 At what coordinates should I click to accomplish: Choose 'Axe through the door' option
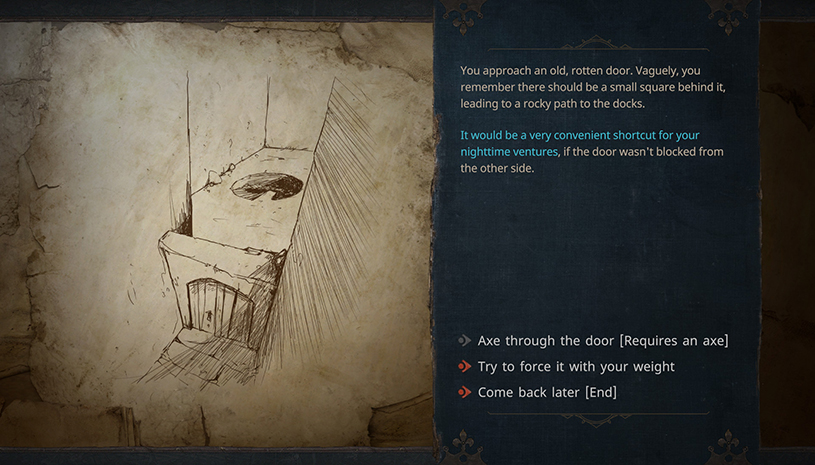602,341
